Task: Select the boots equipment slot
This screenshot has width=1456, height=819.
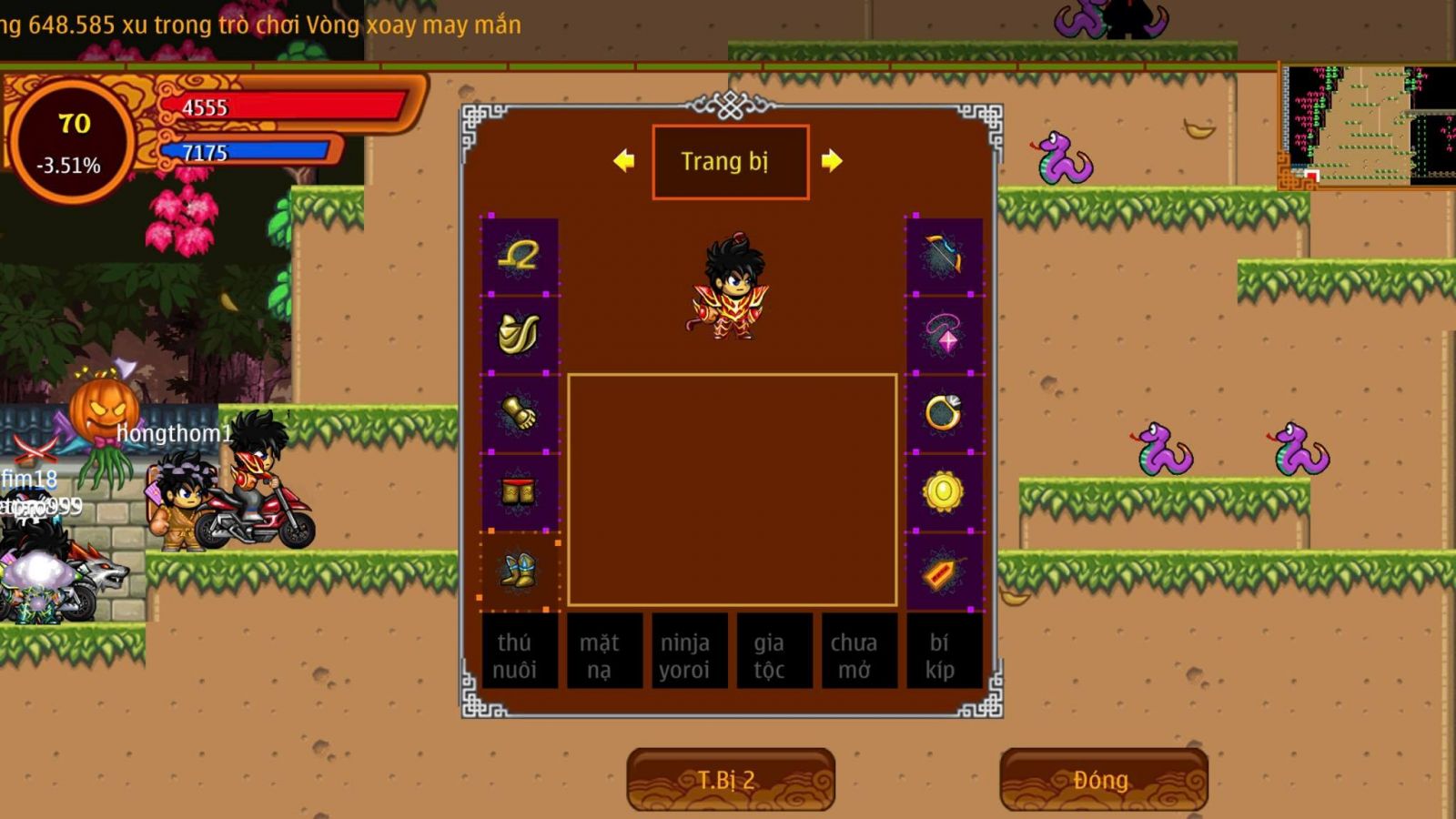Action: click(x=519, y=571)
